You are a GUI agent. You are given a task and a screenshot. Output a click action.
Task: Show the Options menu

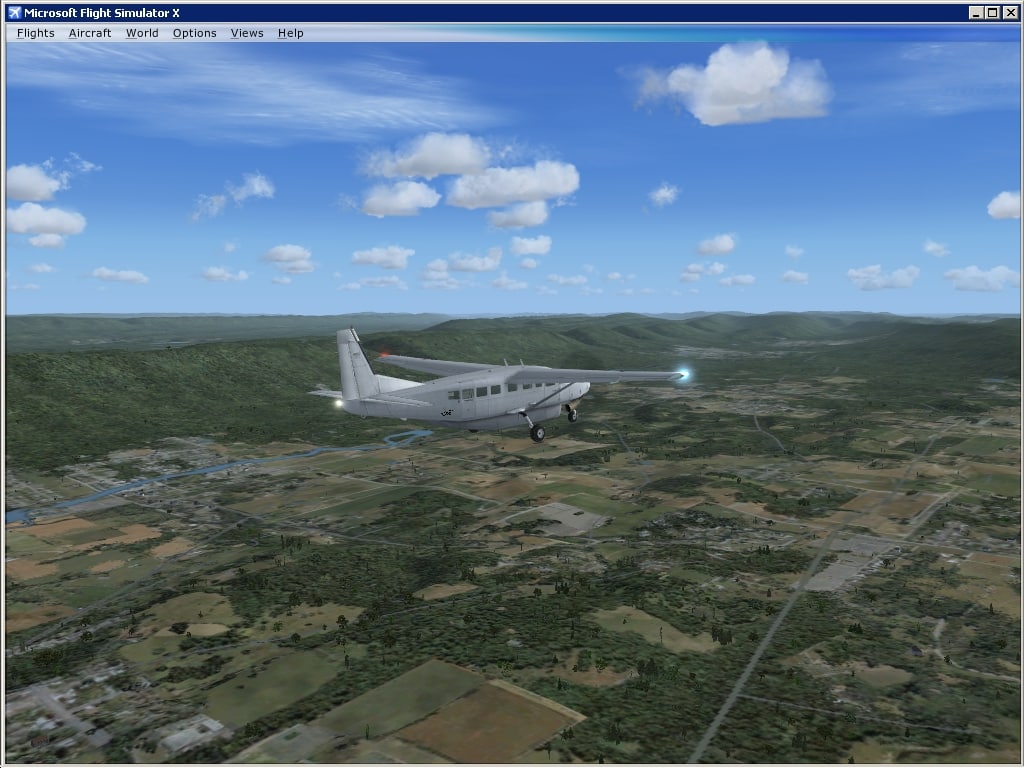(194, 33)
